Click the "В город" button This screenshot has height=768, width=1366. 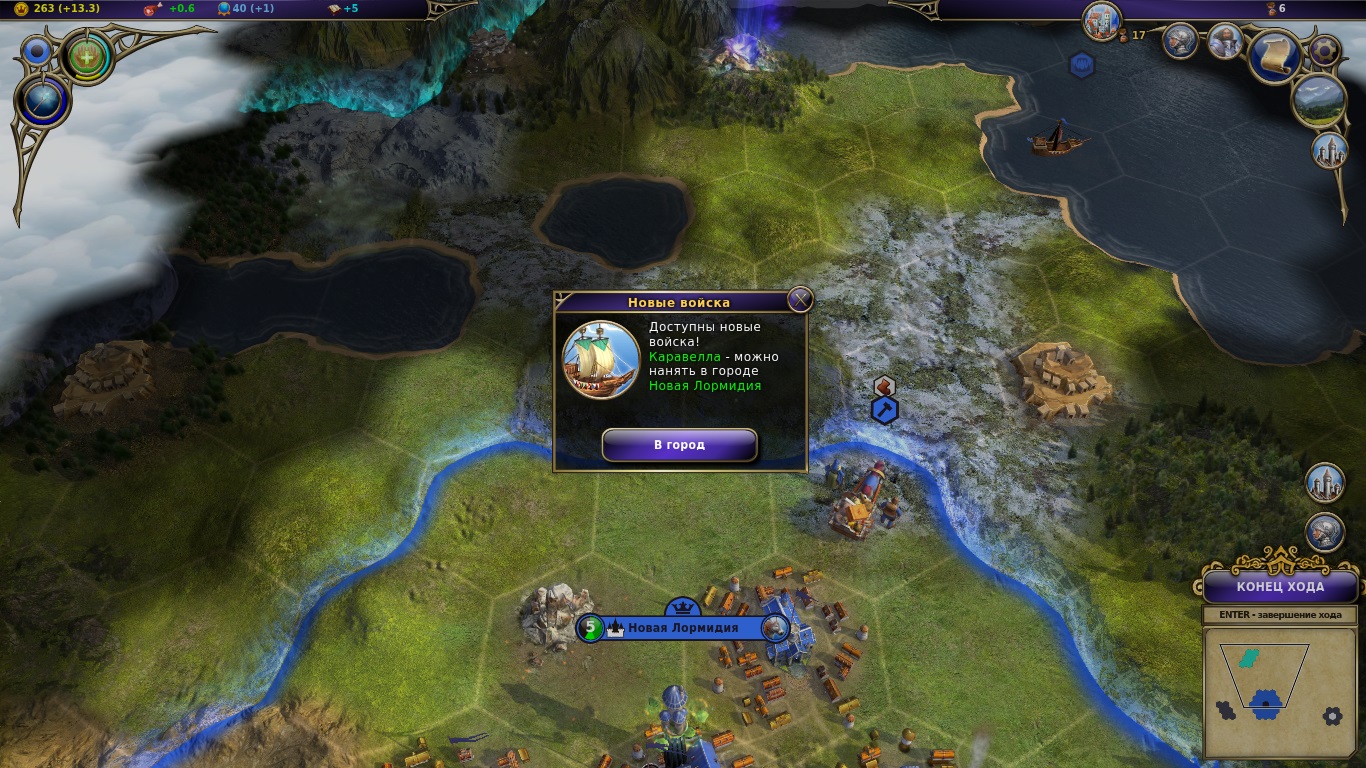(679, 445)
